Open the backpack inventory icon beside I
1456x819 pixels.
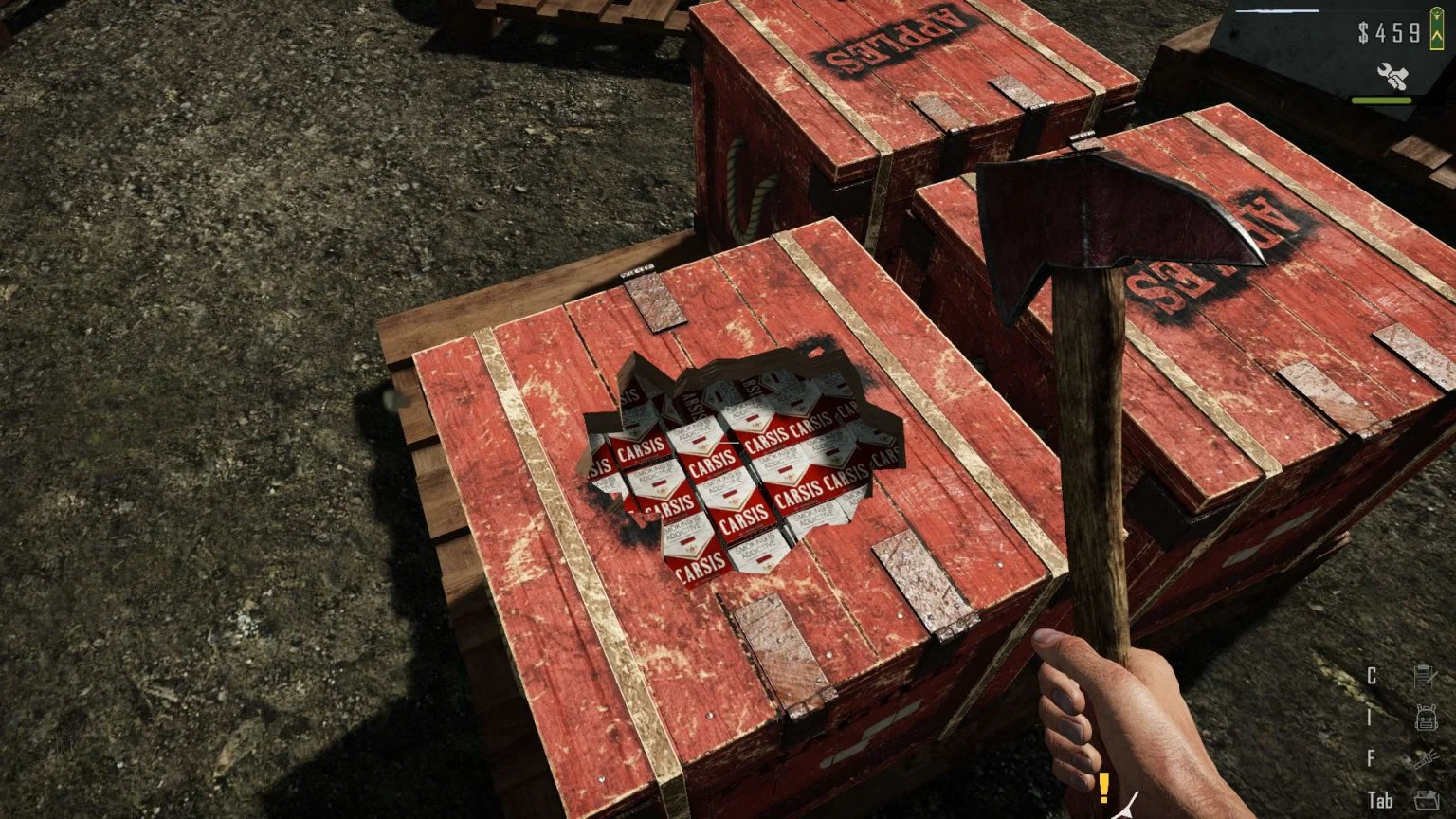(x=1427, y=718)
